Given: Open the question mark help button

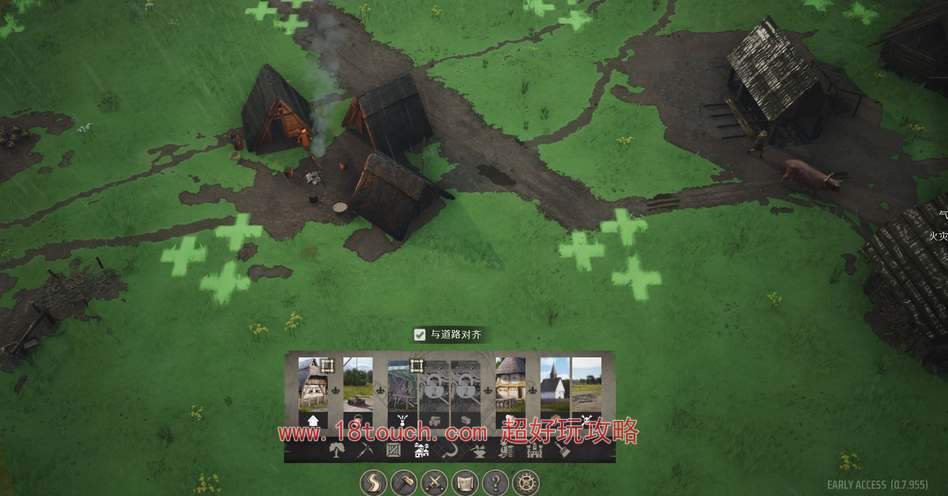Looking at the screenshot, I should pos(494,483).
